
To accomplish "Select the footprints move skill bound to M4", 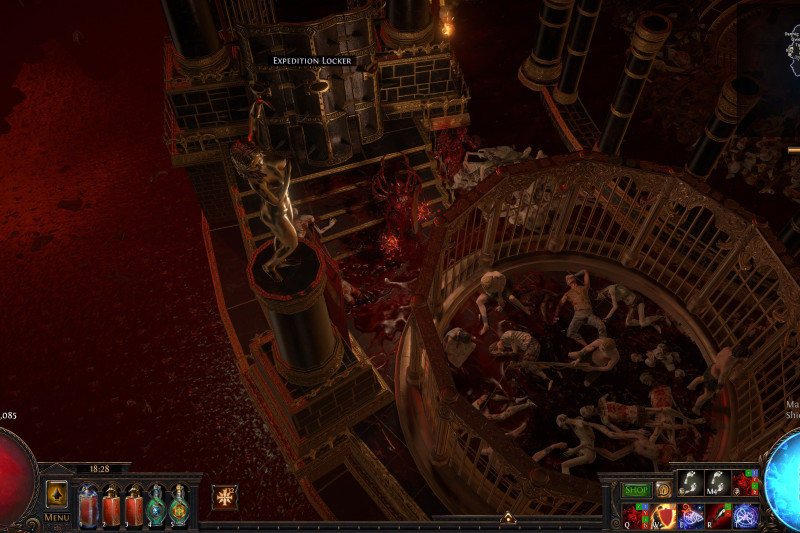I will (719, 484).
